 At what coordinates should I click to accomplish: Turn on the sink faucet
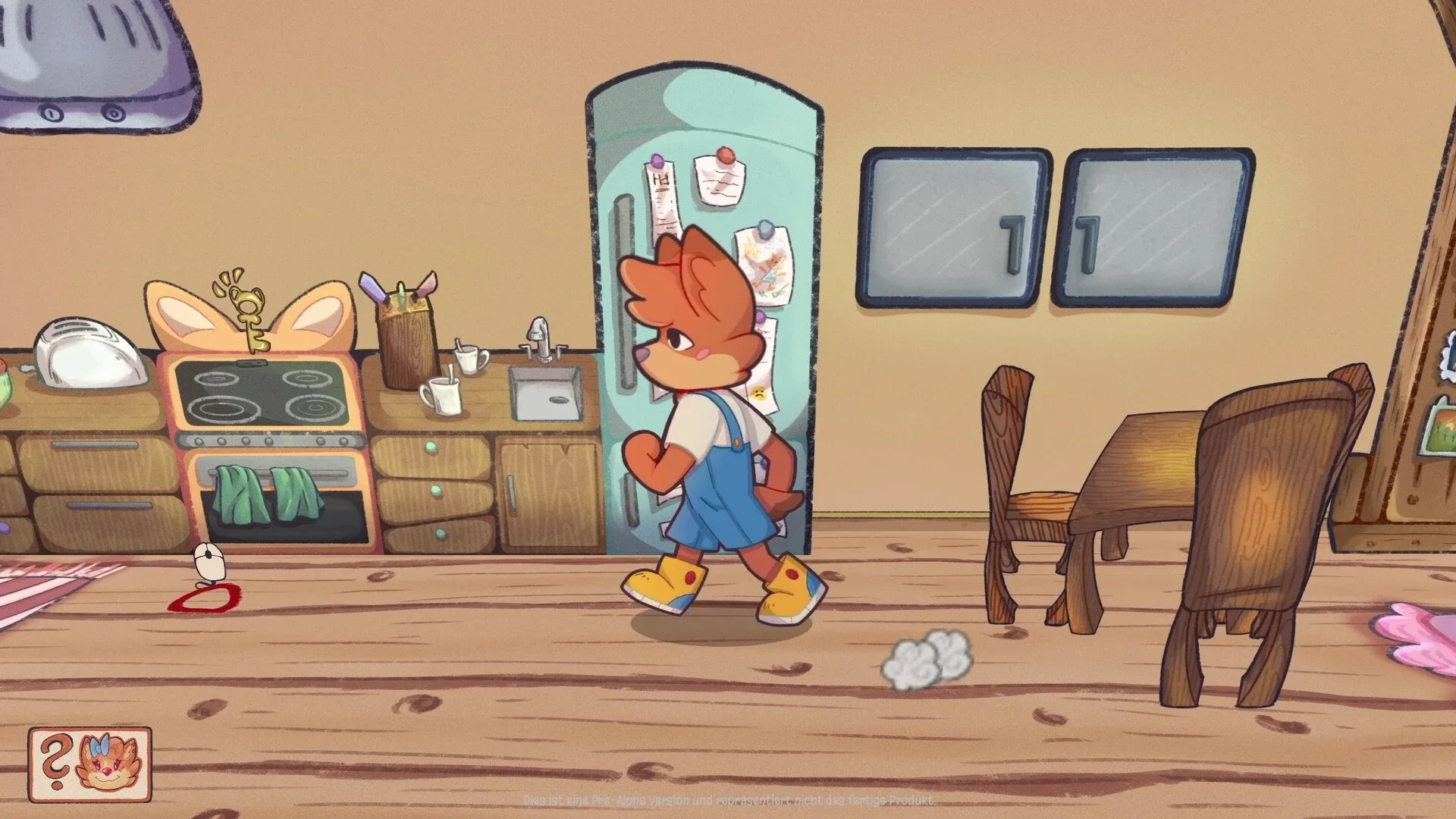[x=538, y=337]
